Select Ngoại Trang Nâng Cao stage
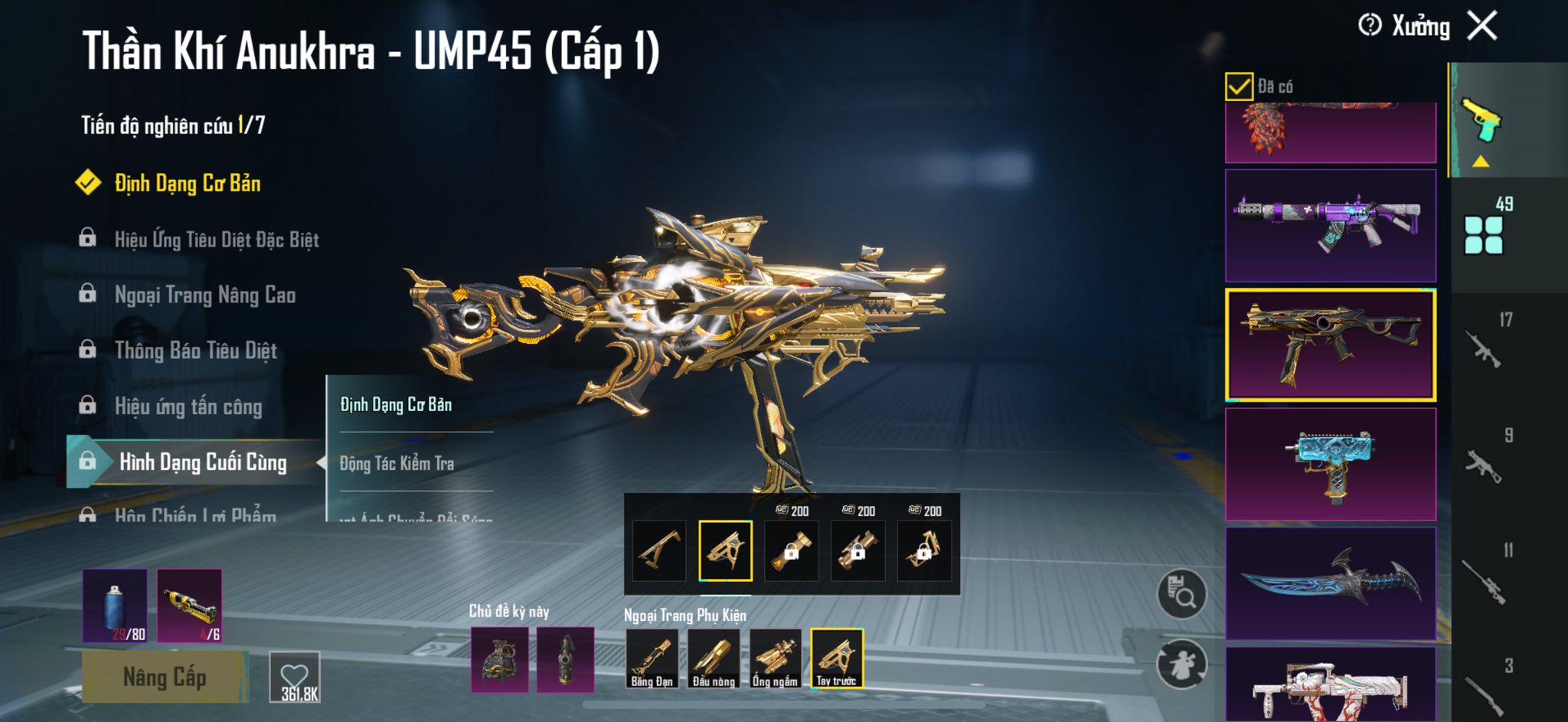Image resolution: width=1568 pixels, height=722 pixels. (x=204, y=295)
